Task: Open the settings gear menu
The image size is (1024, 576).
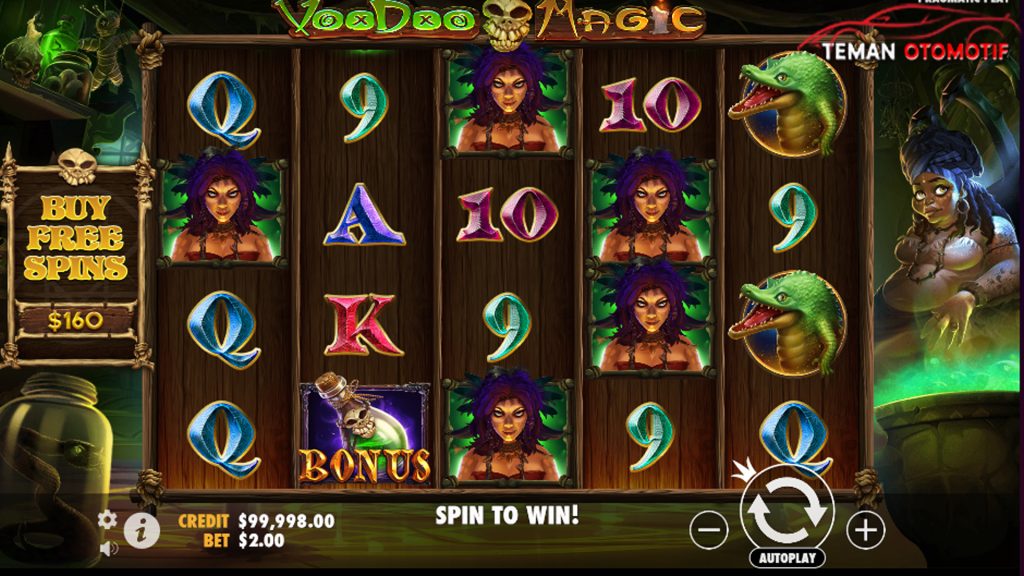Action: click(x=107, y=520)
